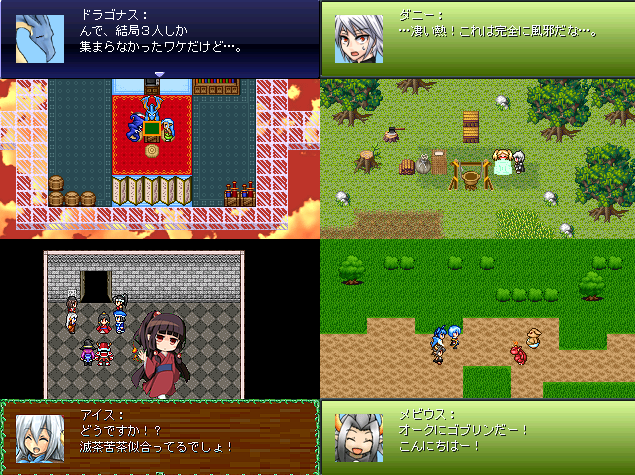Image resolution: width=635 pixels, height=475 pixels.
Task: Advance Dragonas's blue dialogue box
Action: (160, 39)
